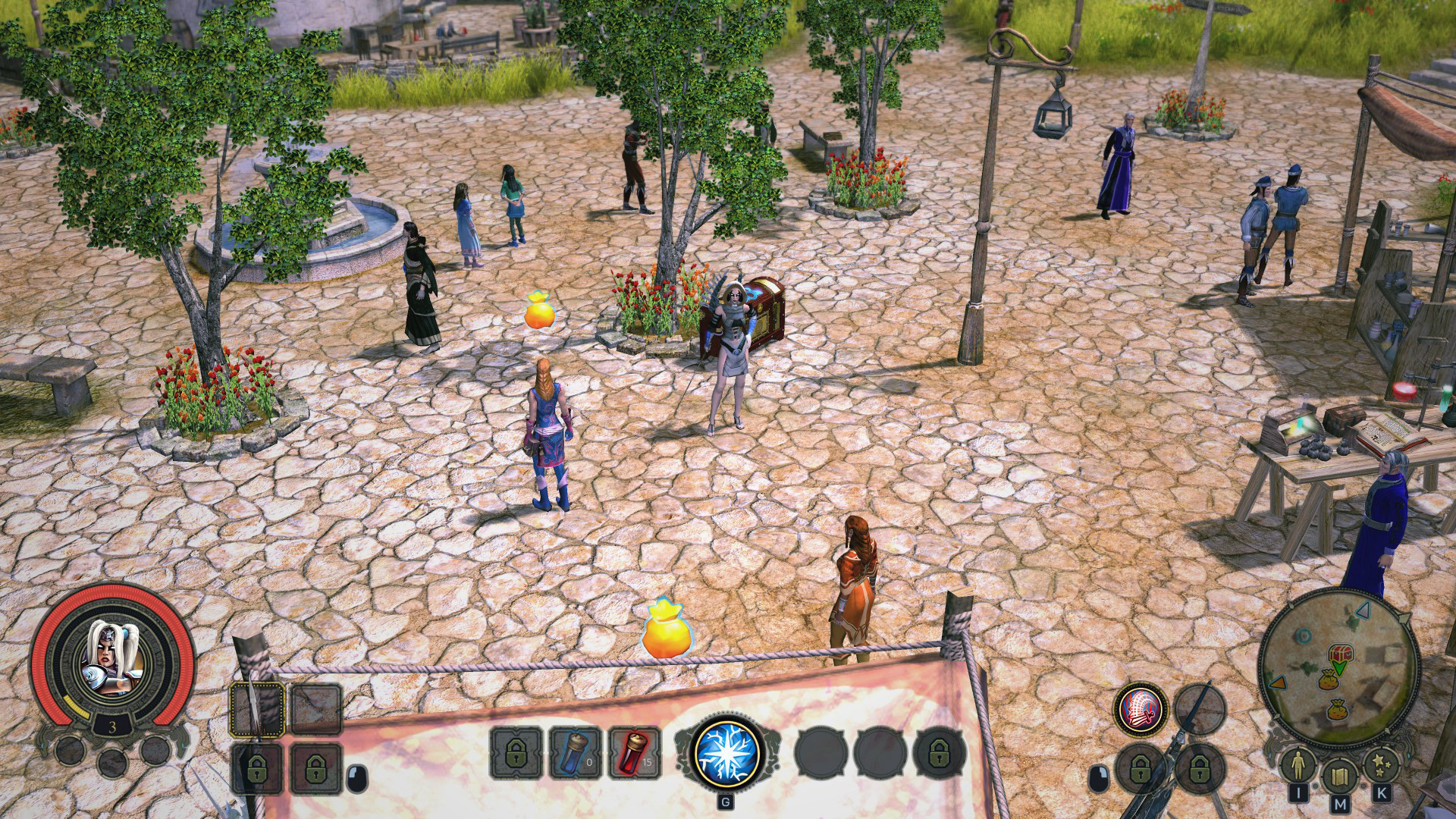
Task: Select the blue potion slot
Action: point(575,754)
